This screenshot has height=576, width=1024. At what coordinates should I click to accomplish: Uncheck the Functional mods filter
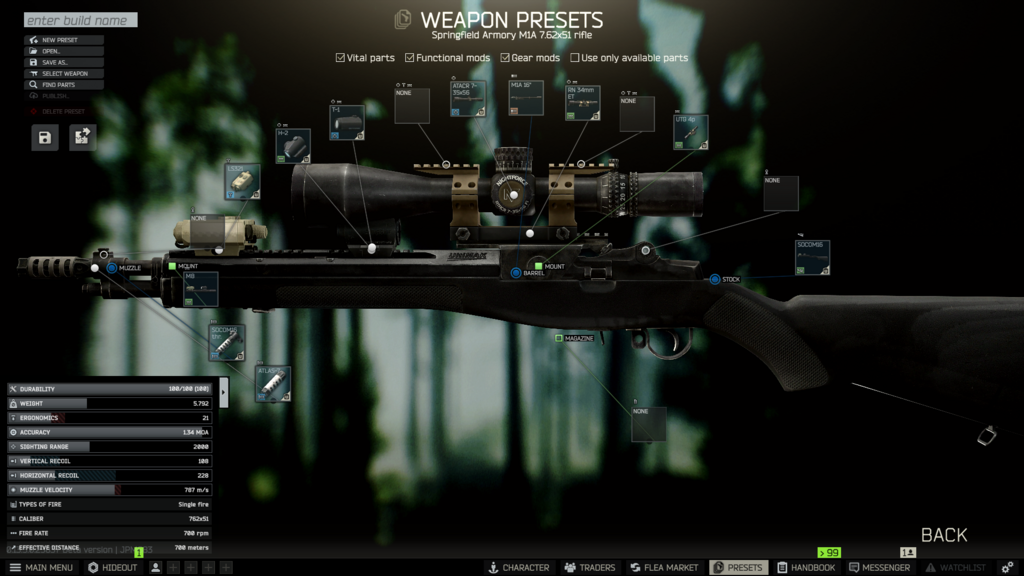[x=410, y=58]
